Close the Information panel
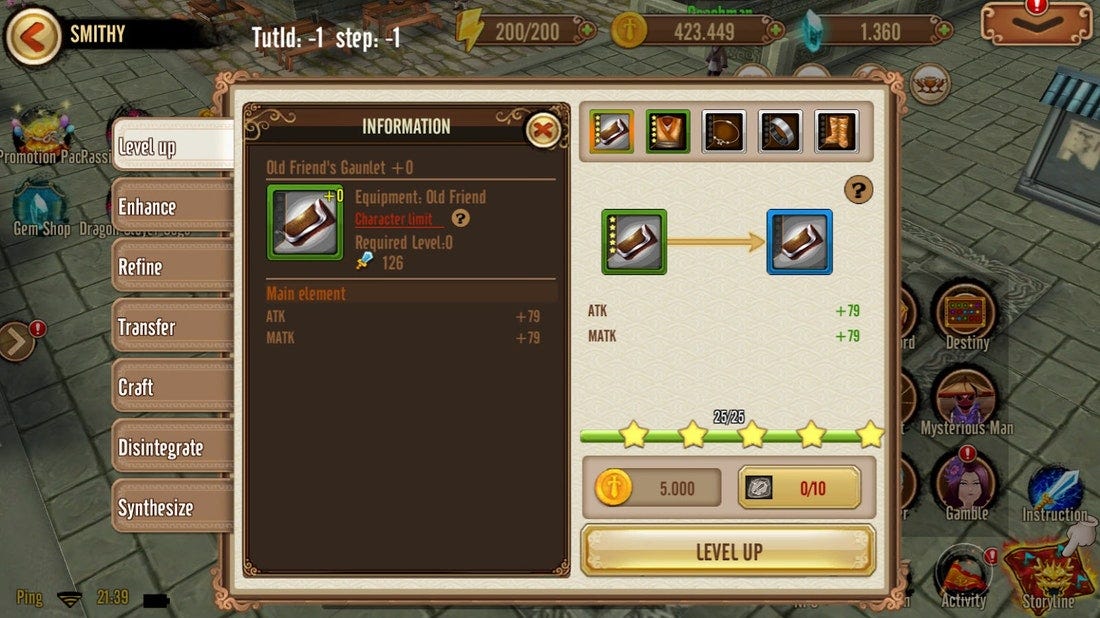This screenshot has height=618, width=1100. [x=543, y=129]
